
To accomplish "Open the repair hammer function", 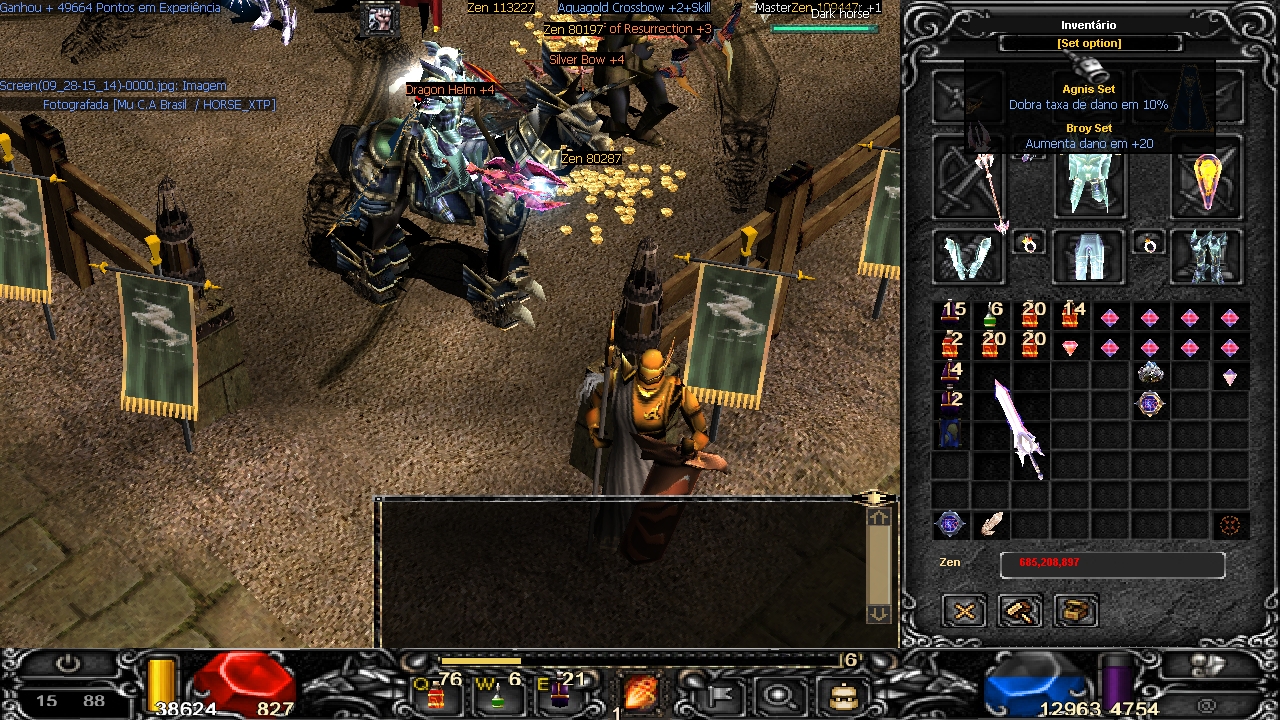I will tap(1020, 610).
